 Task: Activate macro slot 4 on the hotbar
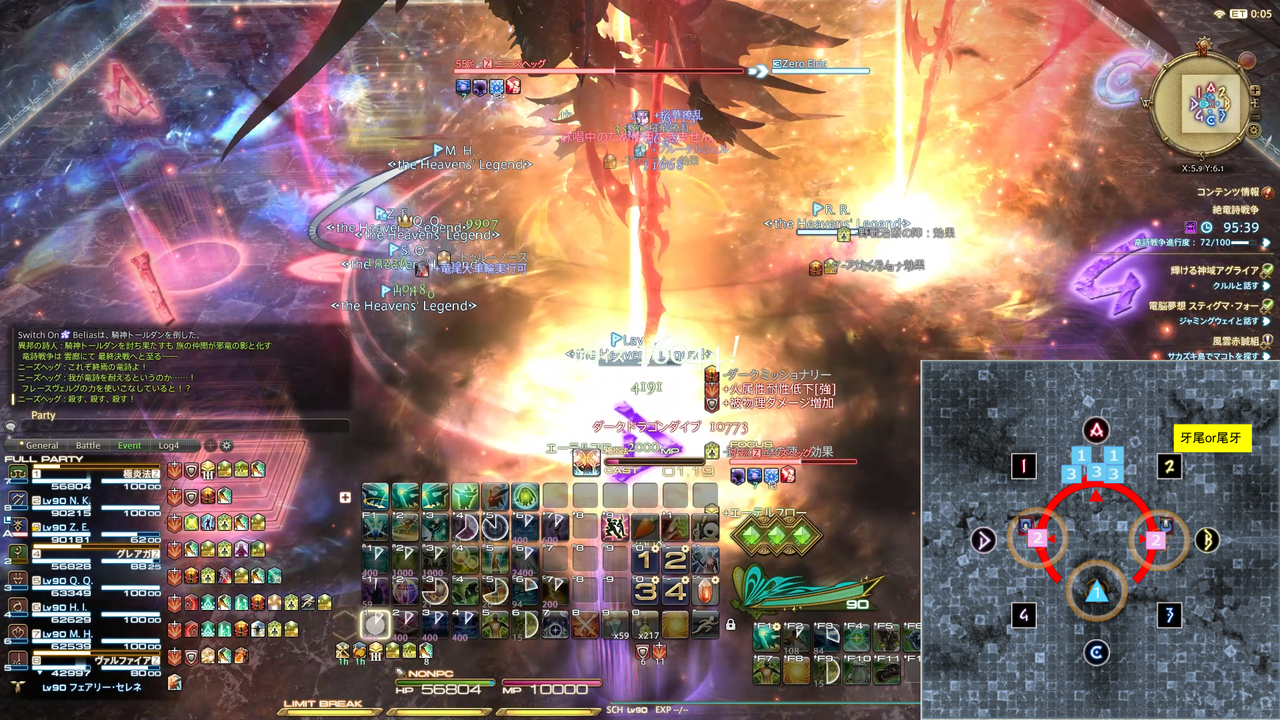pyautogui.click(x=678, y=591)
